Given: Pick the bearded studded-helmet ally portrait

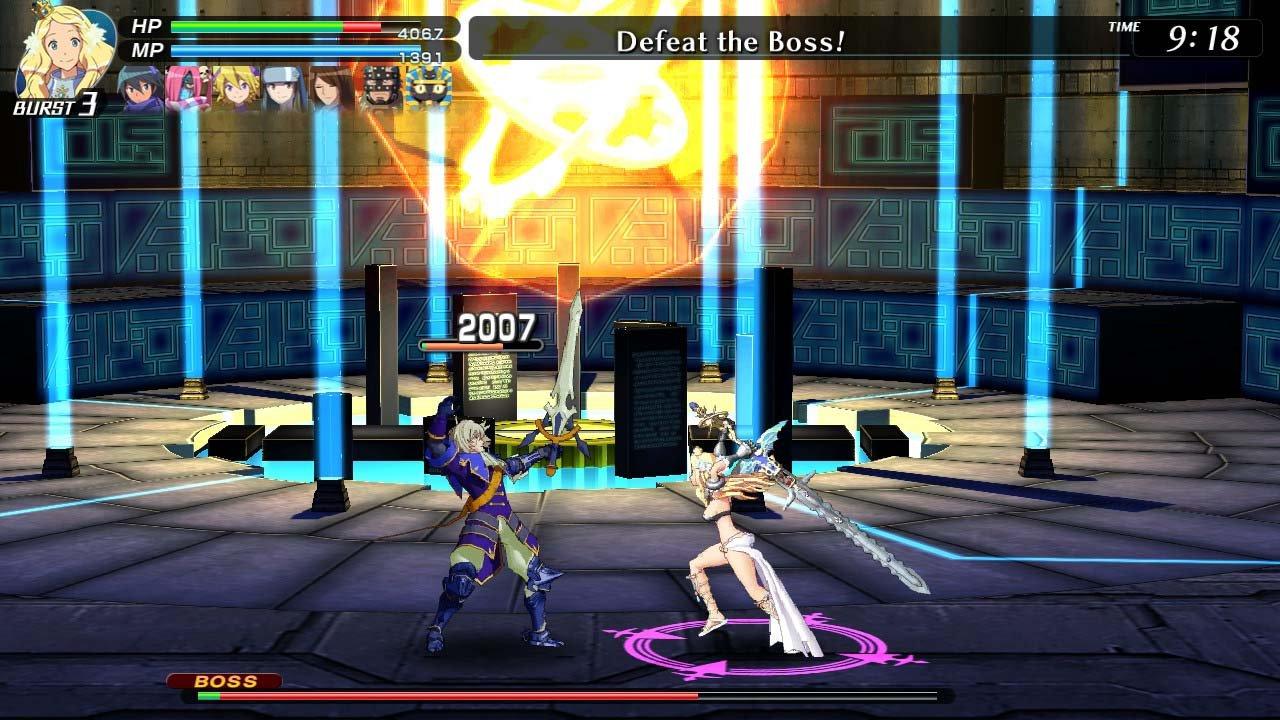Looking at the screenshot, I should click(381, 89).
